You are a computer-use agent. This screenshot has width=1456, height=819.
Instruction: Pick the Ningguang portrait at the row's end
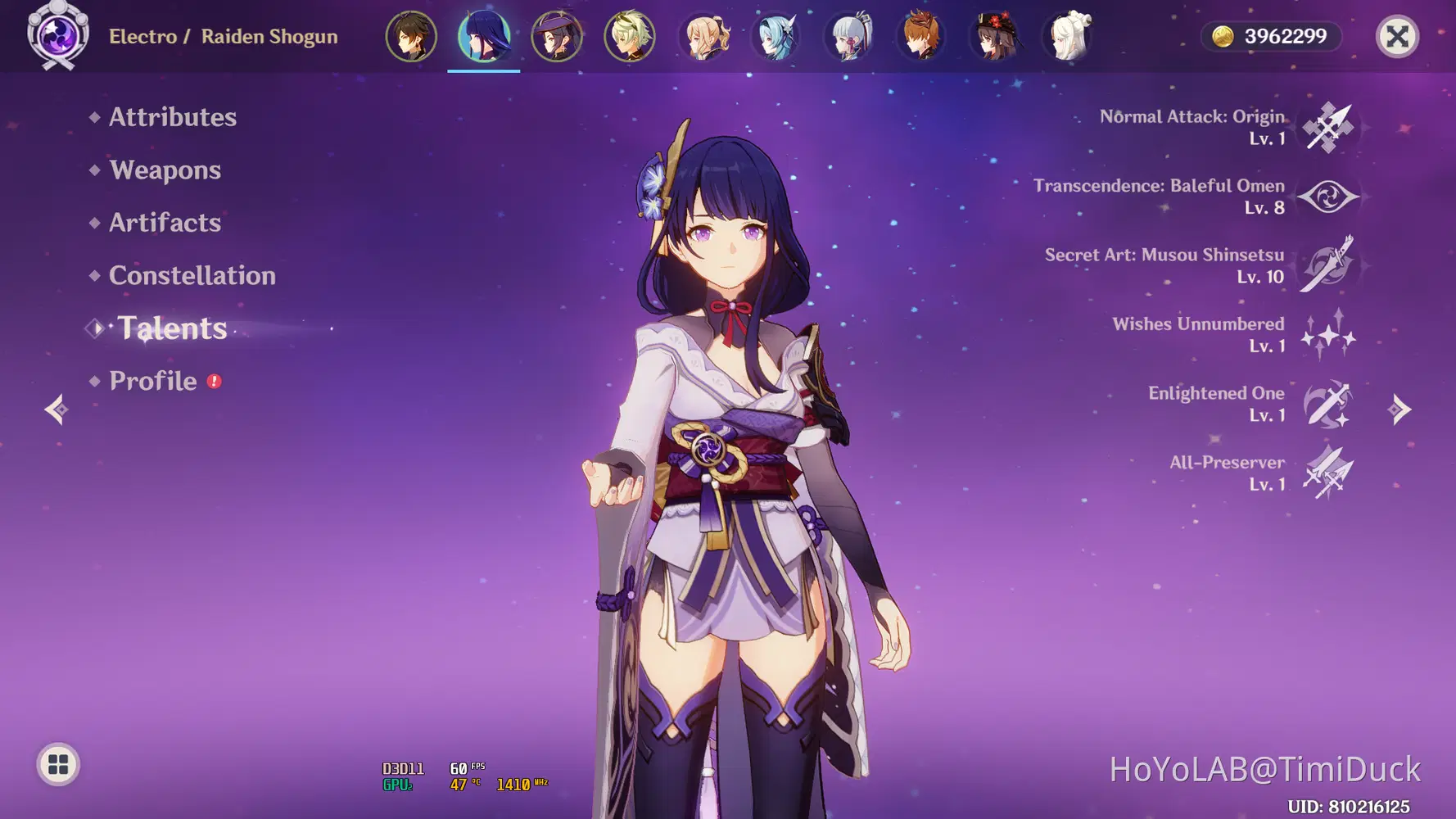(x=1069, y=37)
